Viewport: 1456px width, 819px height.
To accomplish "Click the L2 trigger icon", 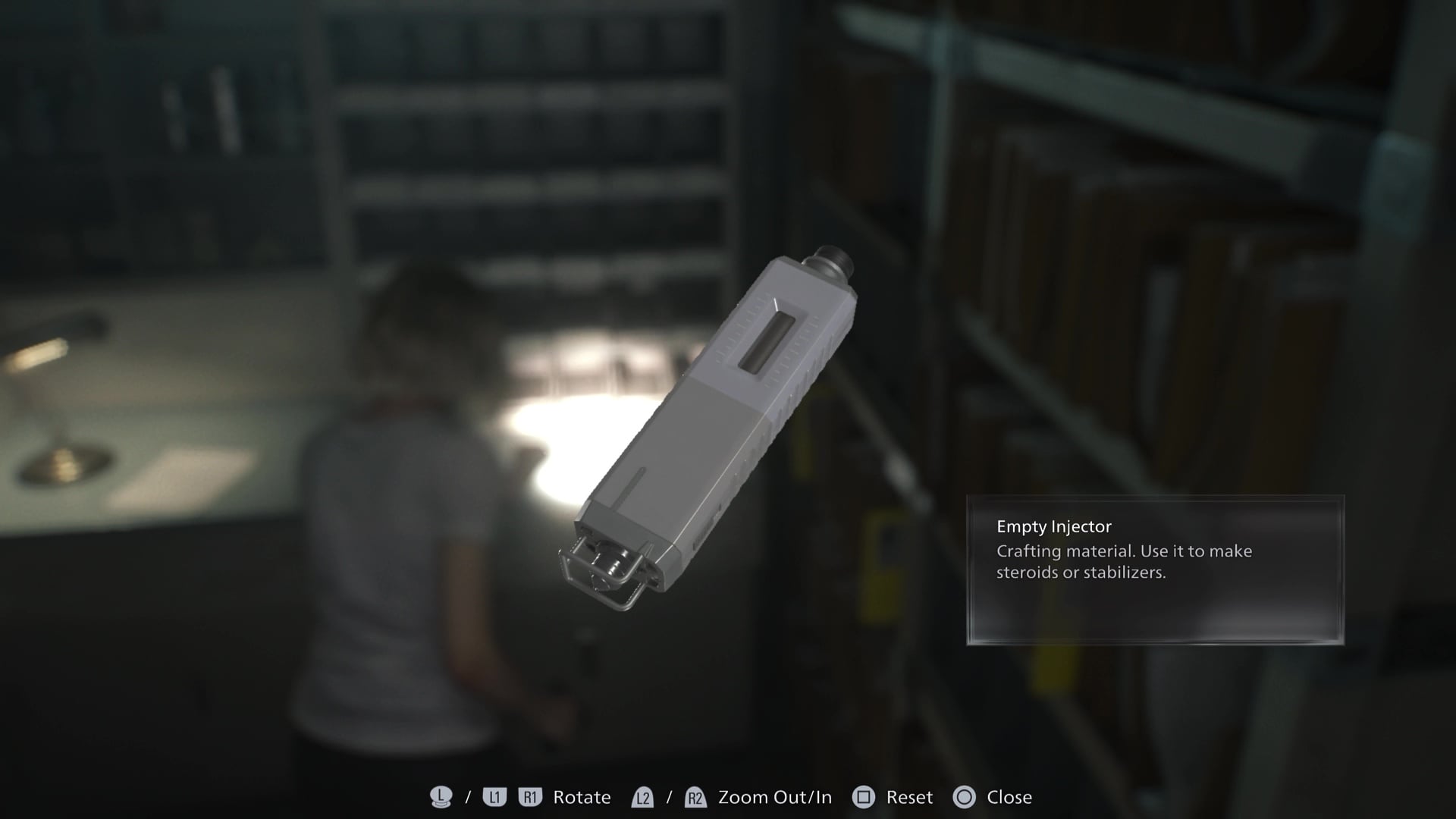I will click(x=643, y=797).
